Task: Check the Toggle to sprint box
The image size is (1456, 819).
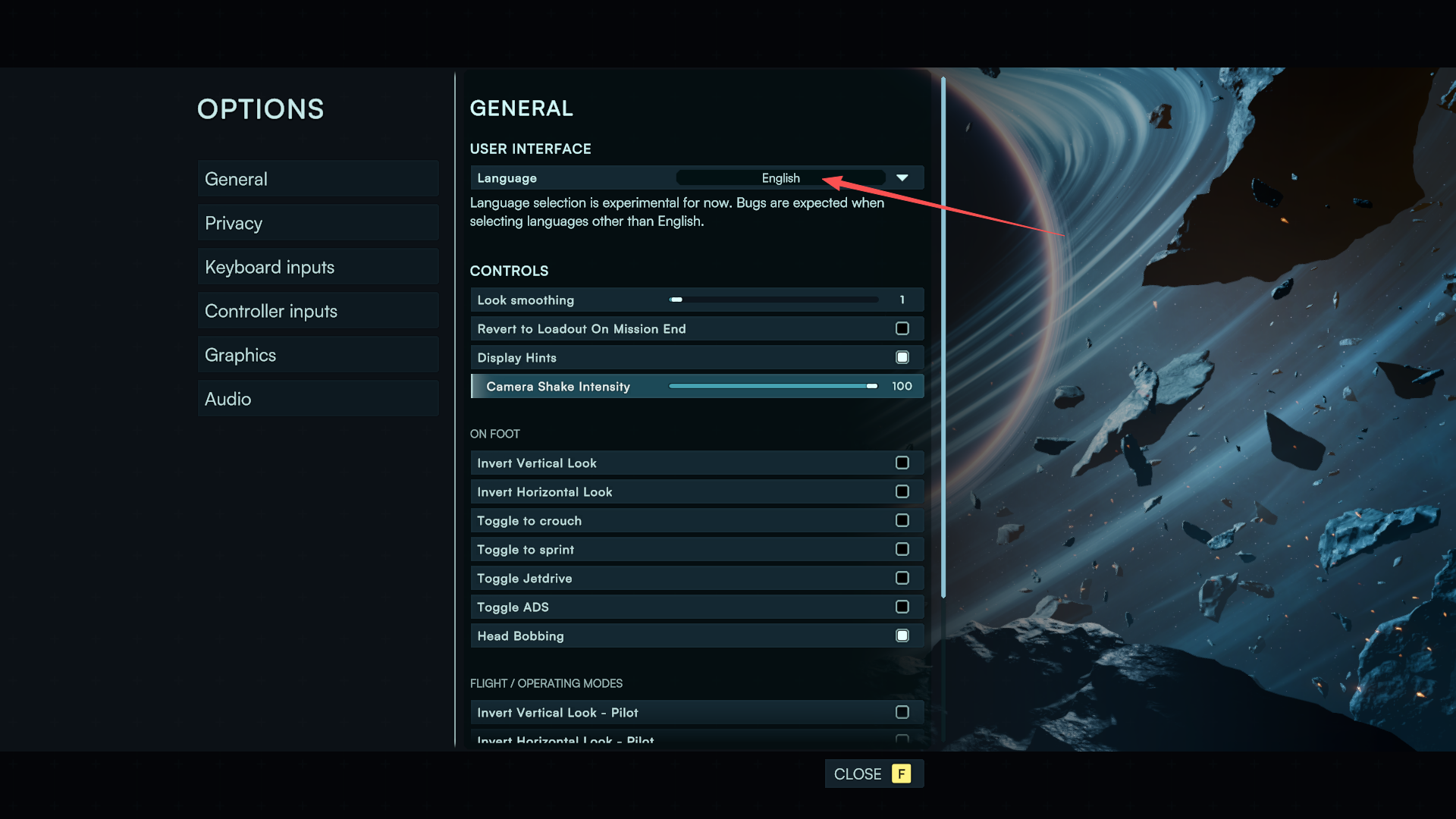Action: click(902, 549)
